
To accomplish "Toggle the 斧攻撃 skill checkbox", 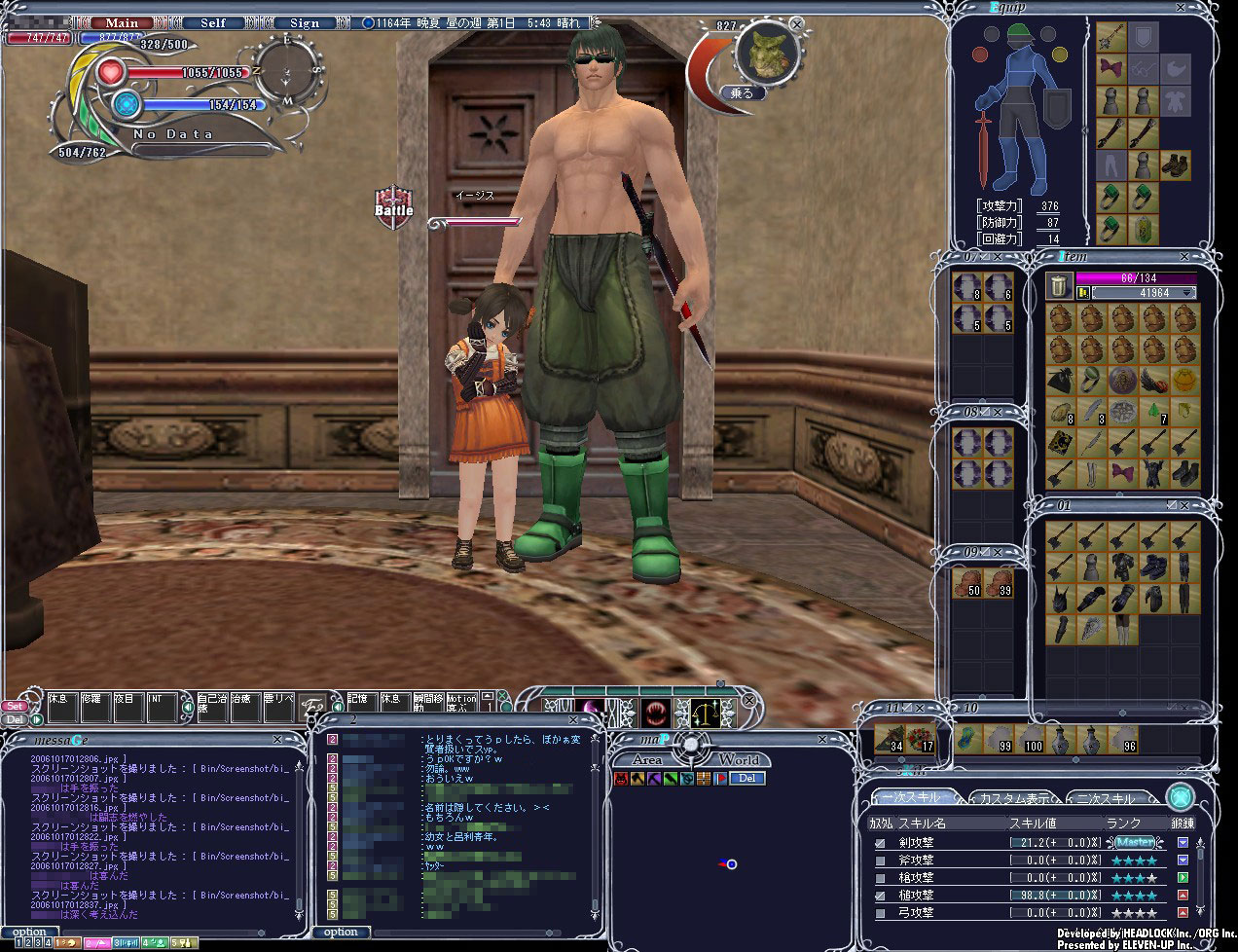I will tap(880, 860).
